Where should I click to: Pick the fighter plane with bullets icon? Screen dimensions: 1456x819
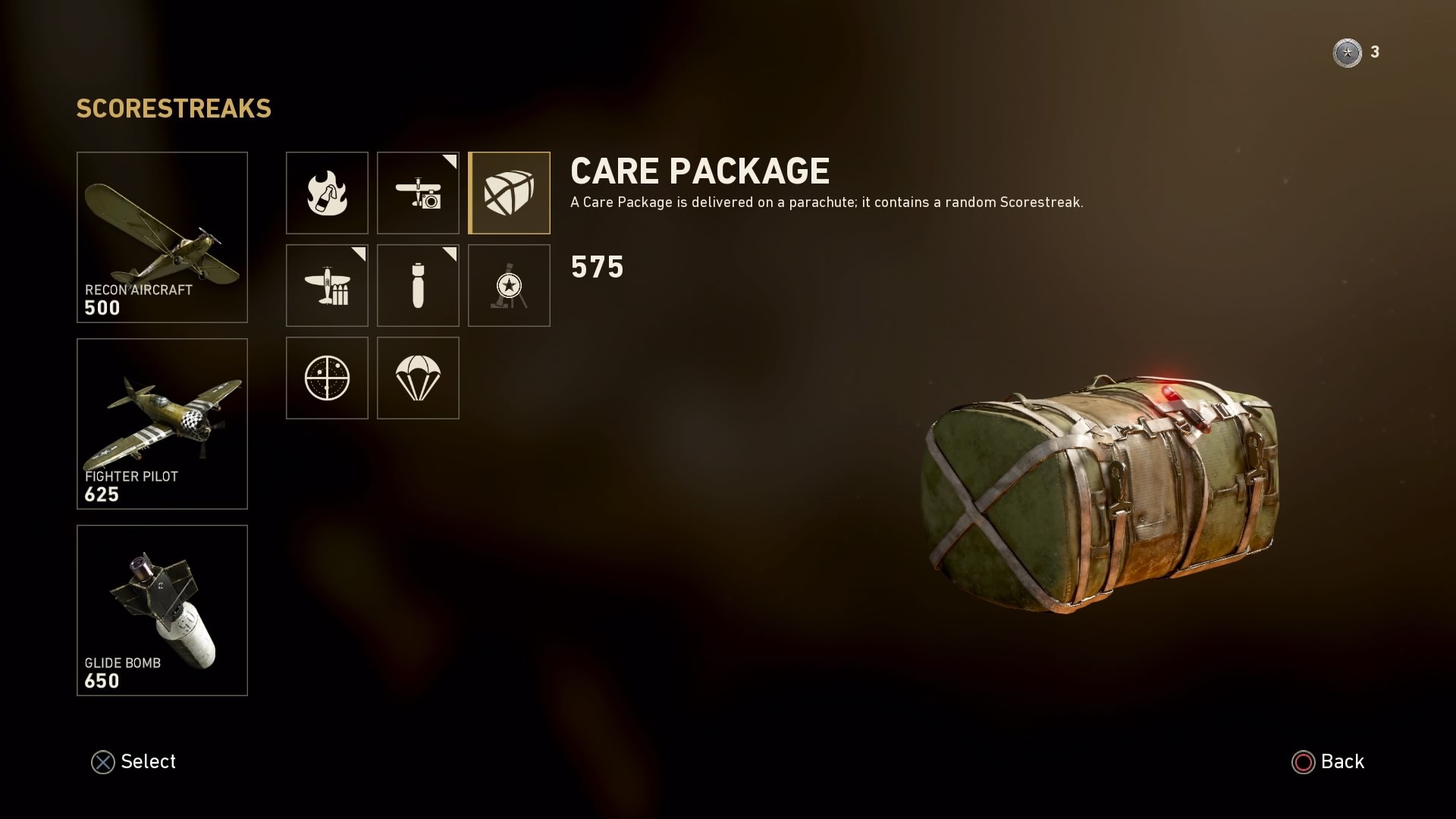pyautogui.click(x=327, y=285)
